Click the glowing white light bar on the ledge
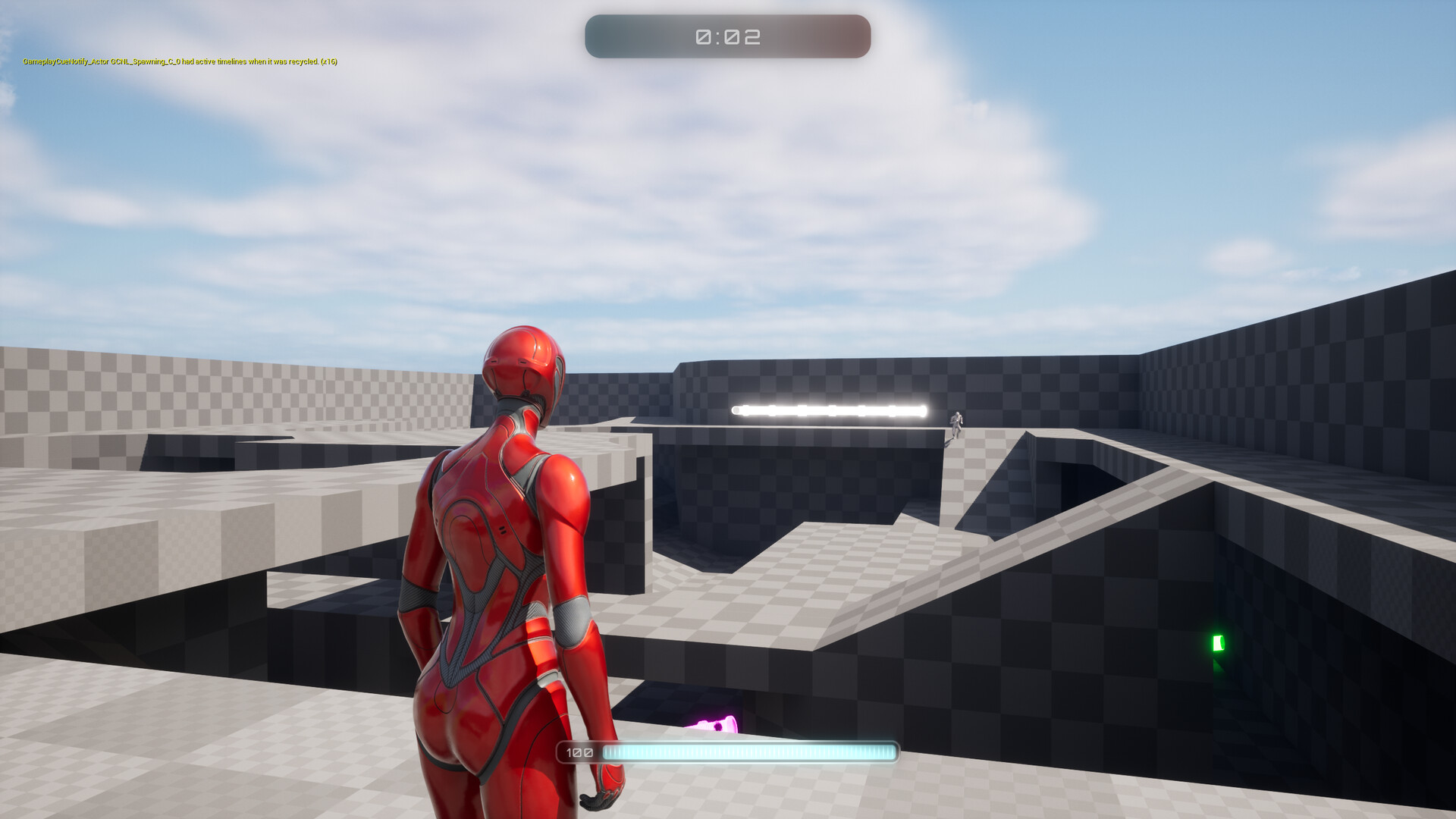1456x819 pixels. click(827, 409)
